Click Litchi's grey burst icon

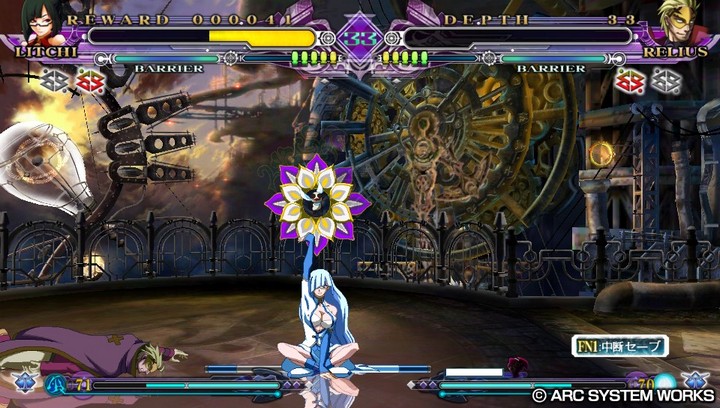56,80
